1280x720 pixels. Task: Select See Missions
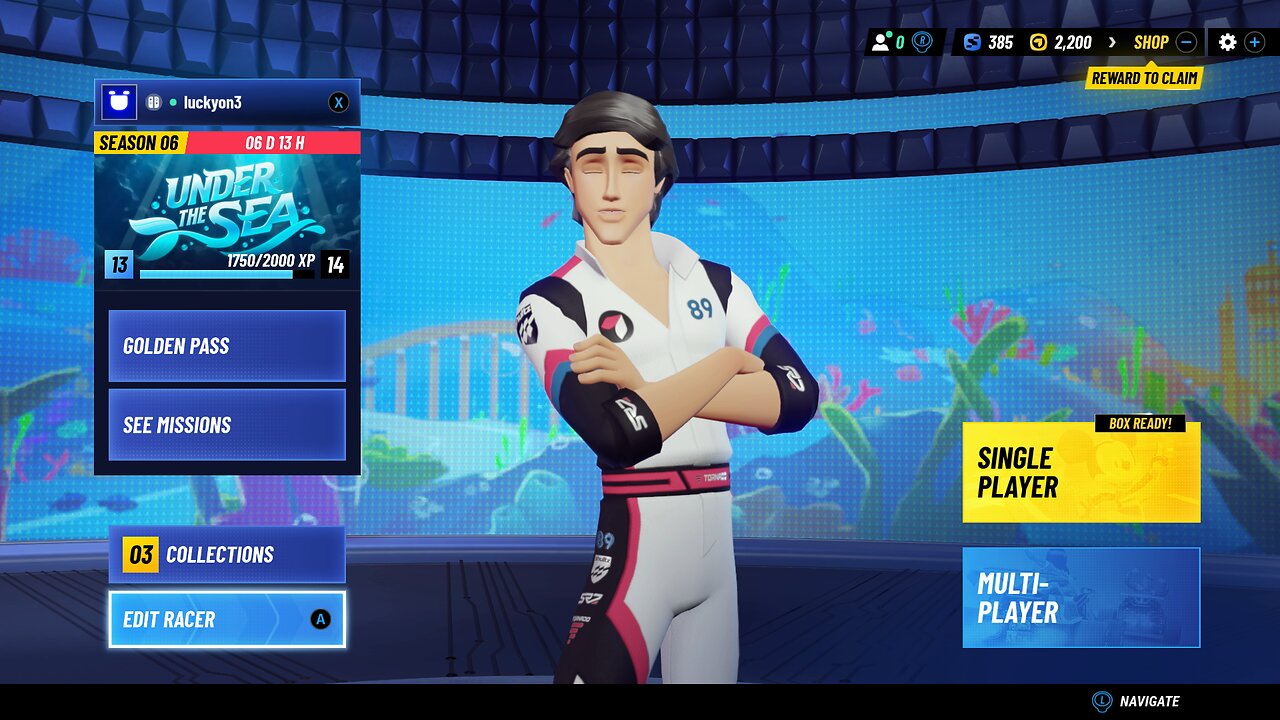pos(227,425)
